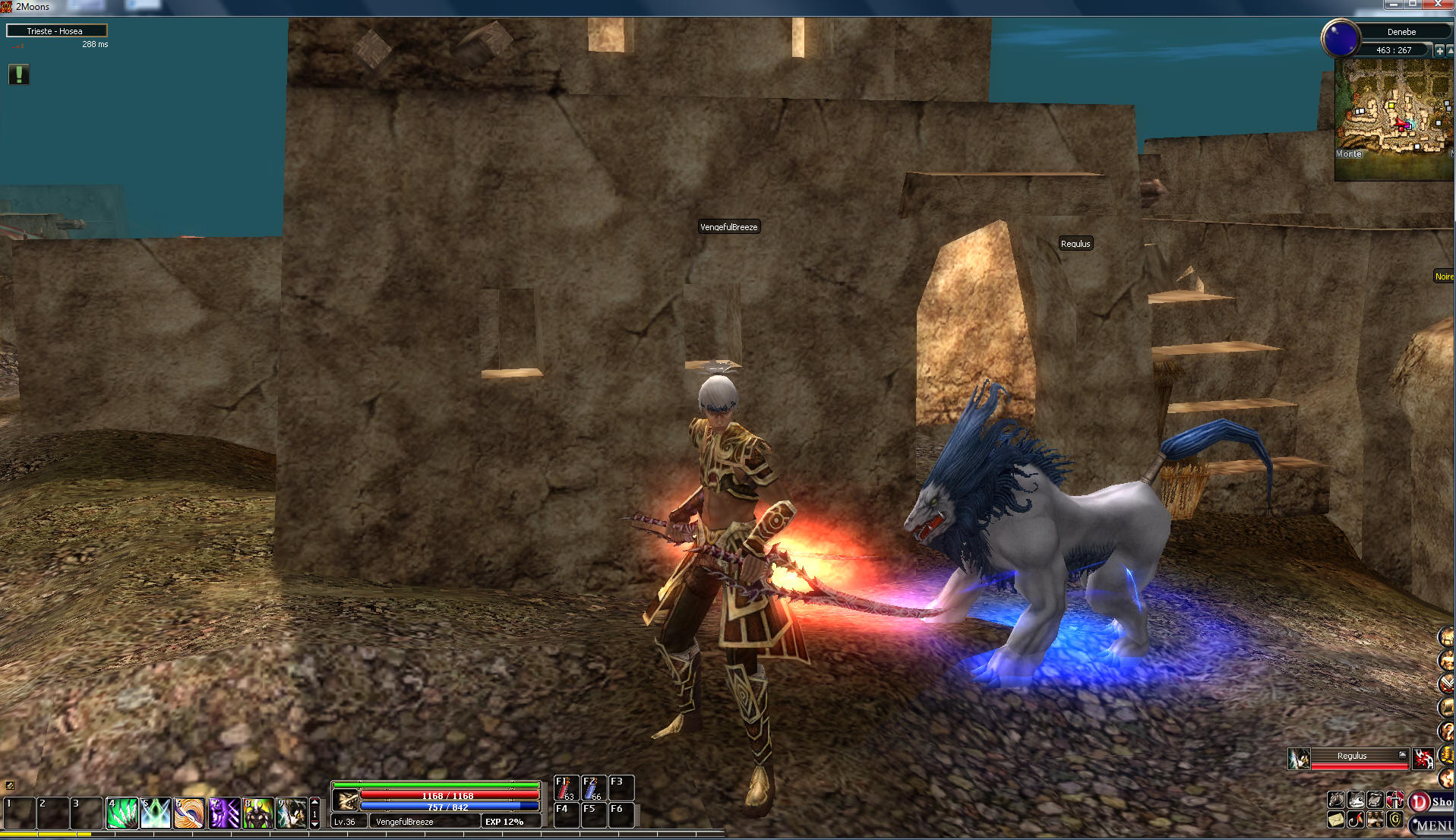Screen dimensions: 1456x840
Task: Open the mail envelope icon
Action: (1336, 819)
